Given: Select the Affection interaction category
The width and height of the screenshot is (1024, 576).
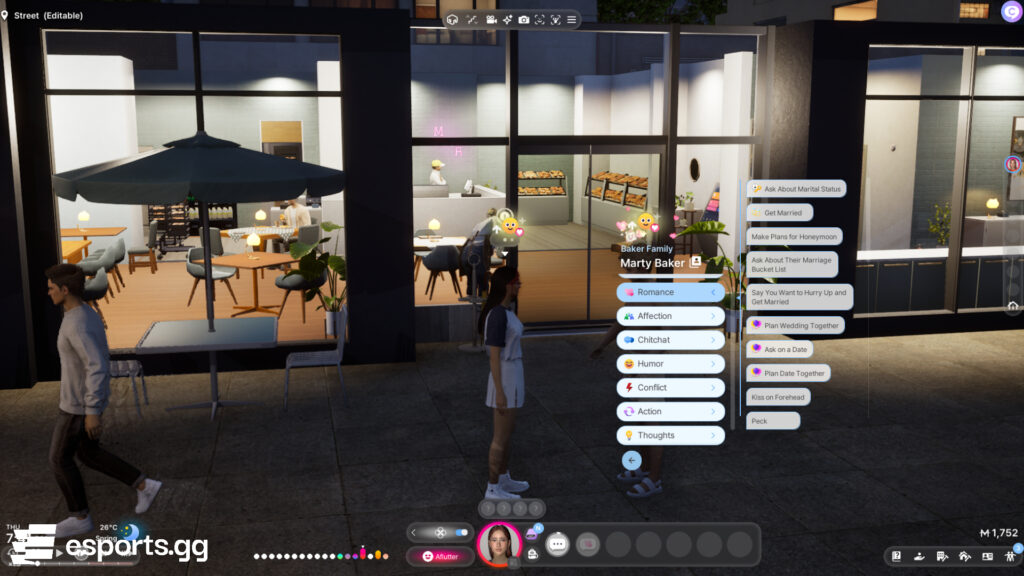Looking at the screenshot, I should coord(670,316).
